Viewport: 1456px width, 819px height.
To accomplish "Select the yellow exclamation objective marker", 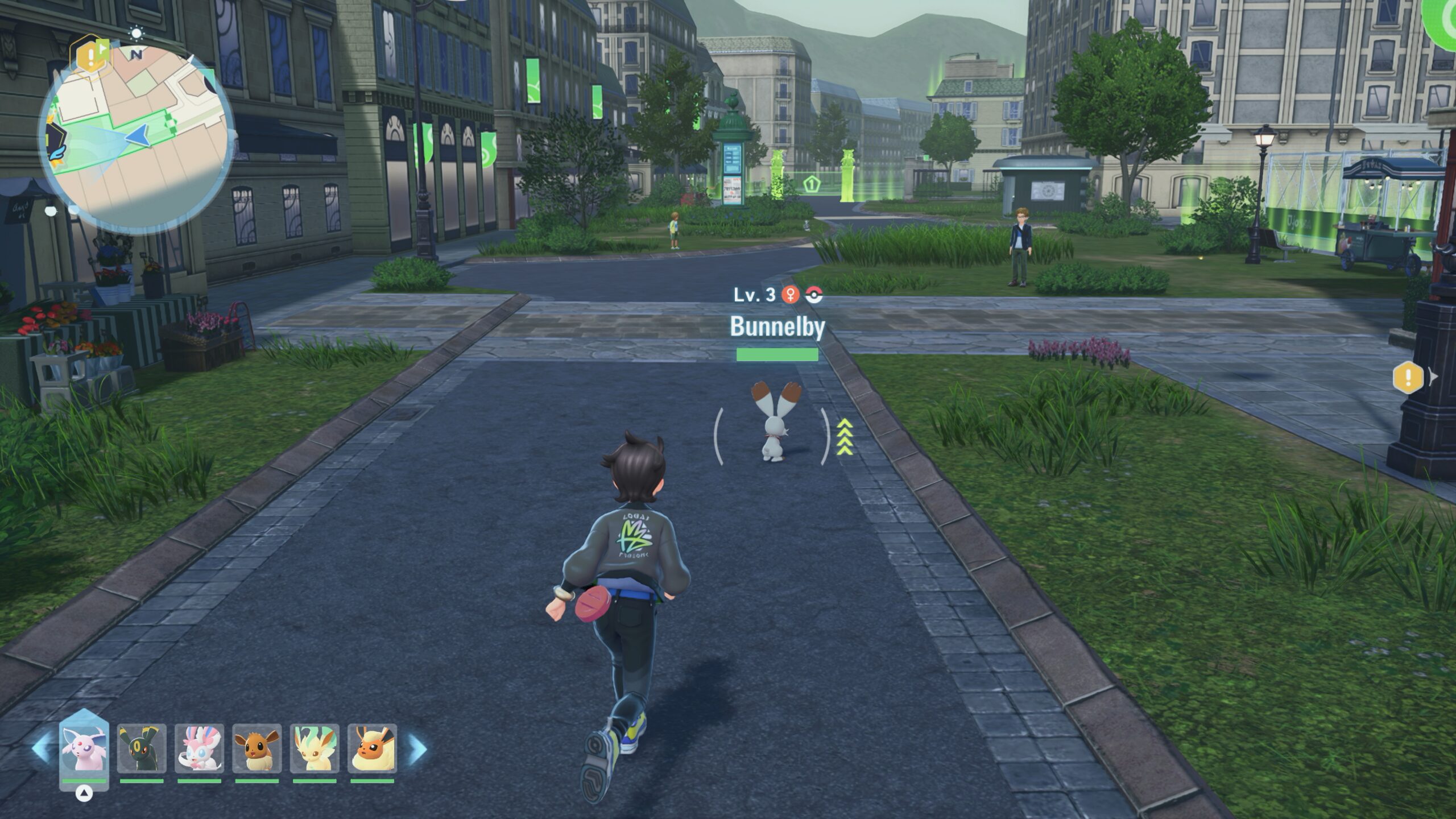I will (x=1408, y=377).
